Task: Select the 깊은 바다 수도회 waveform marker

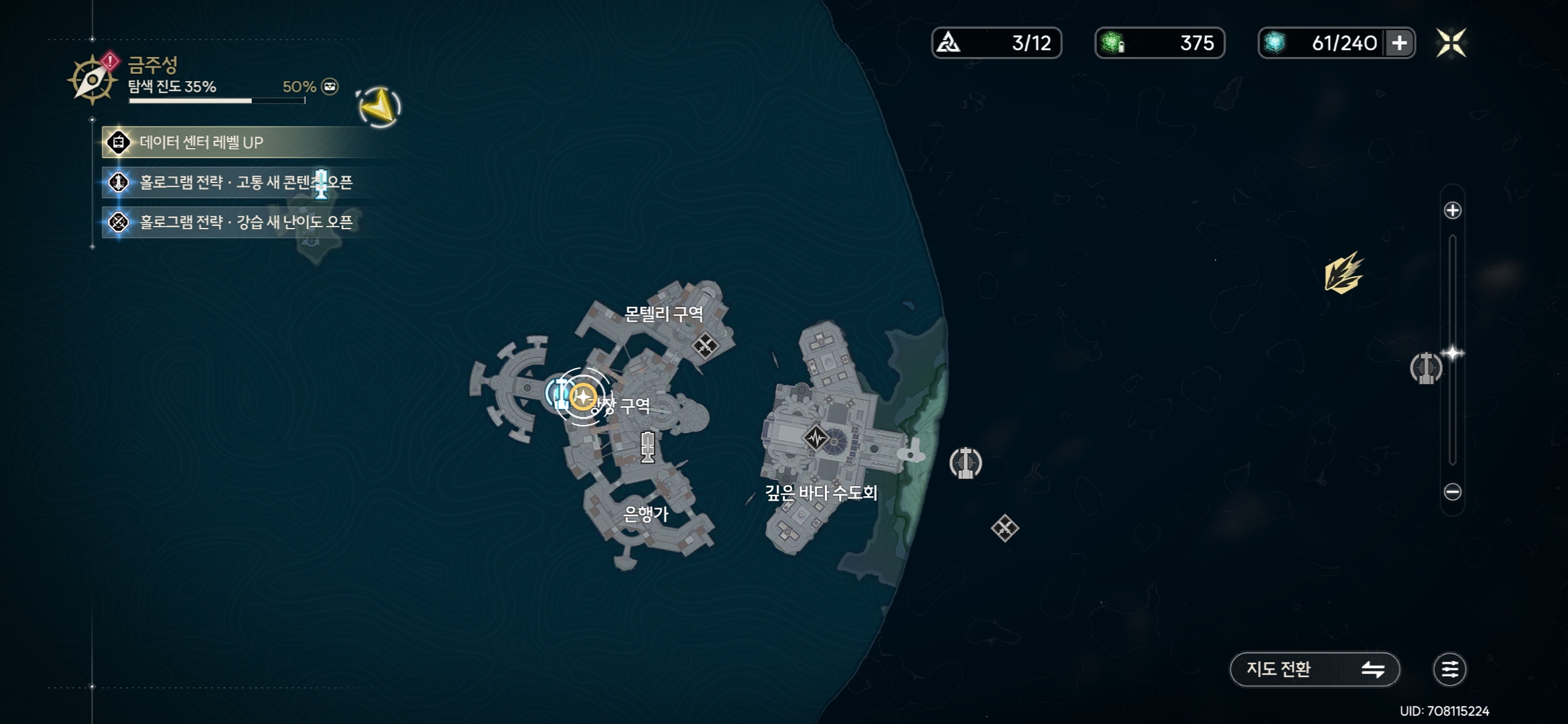Action: click(816, 438)
